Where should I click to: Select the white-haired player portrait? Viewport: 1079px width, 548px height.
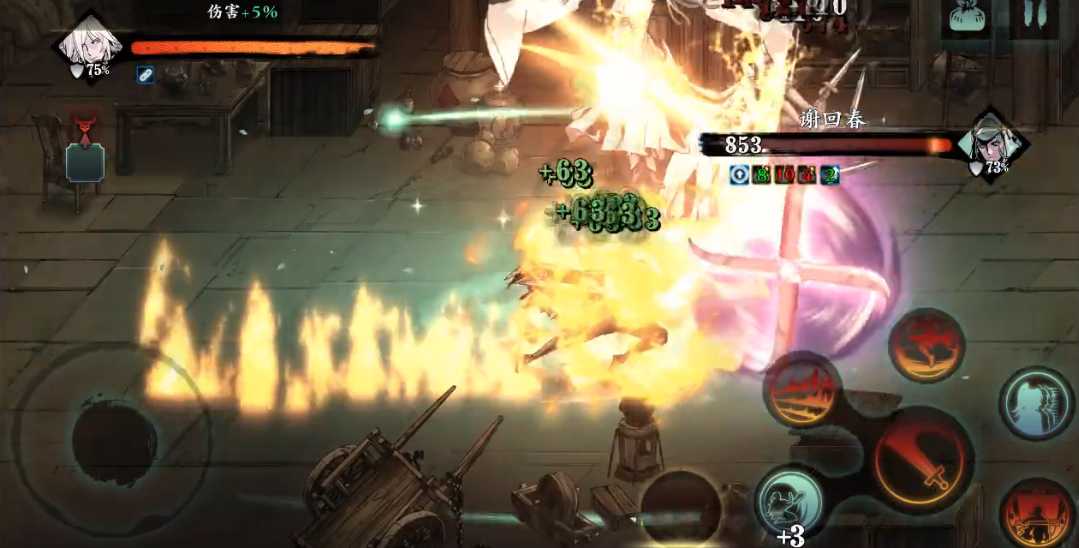point(90,45)
